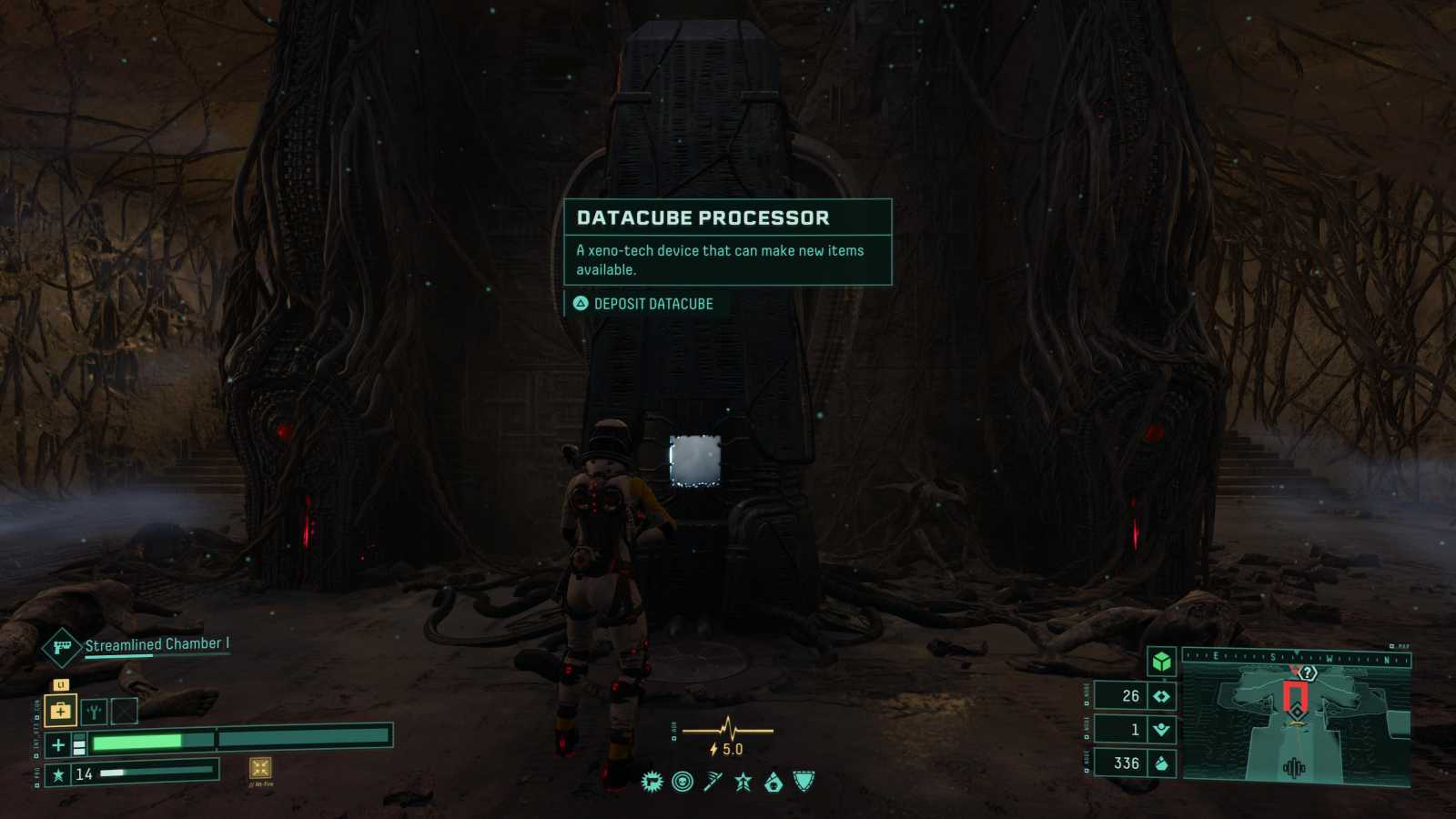Click the pistol weapon icon

coord(62,648)
